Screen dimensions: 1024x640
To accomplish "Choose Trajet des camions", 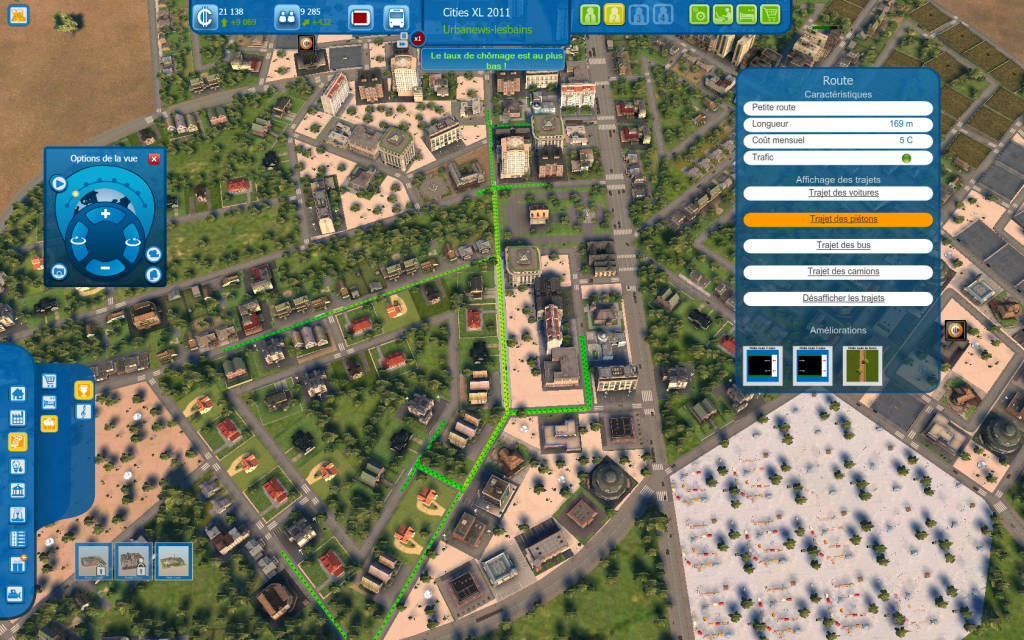I will point(838,272).
